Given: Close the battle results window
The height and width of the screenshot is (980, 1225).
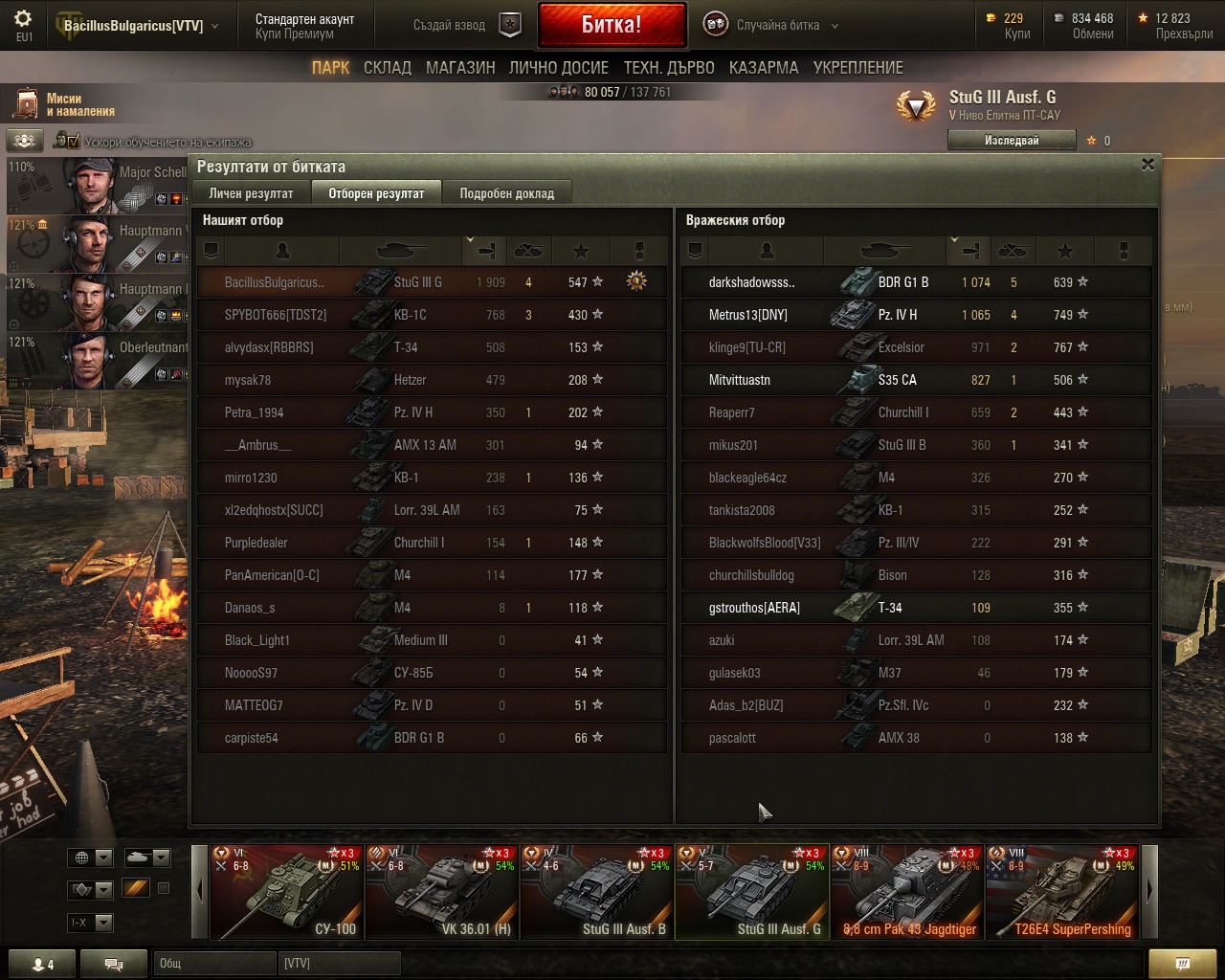Looking at the screenshot, I should pos(1147,165).
